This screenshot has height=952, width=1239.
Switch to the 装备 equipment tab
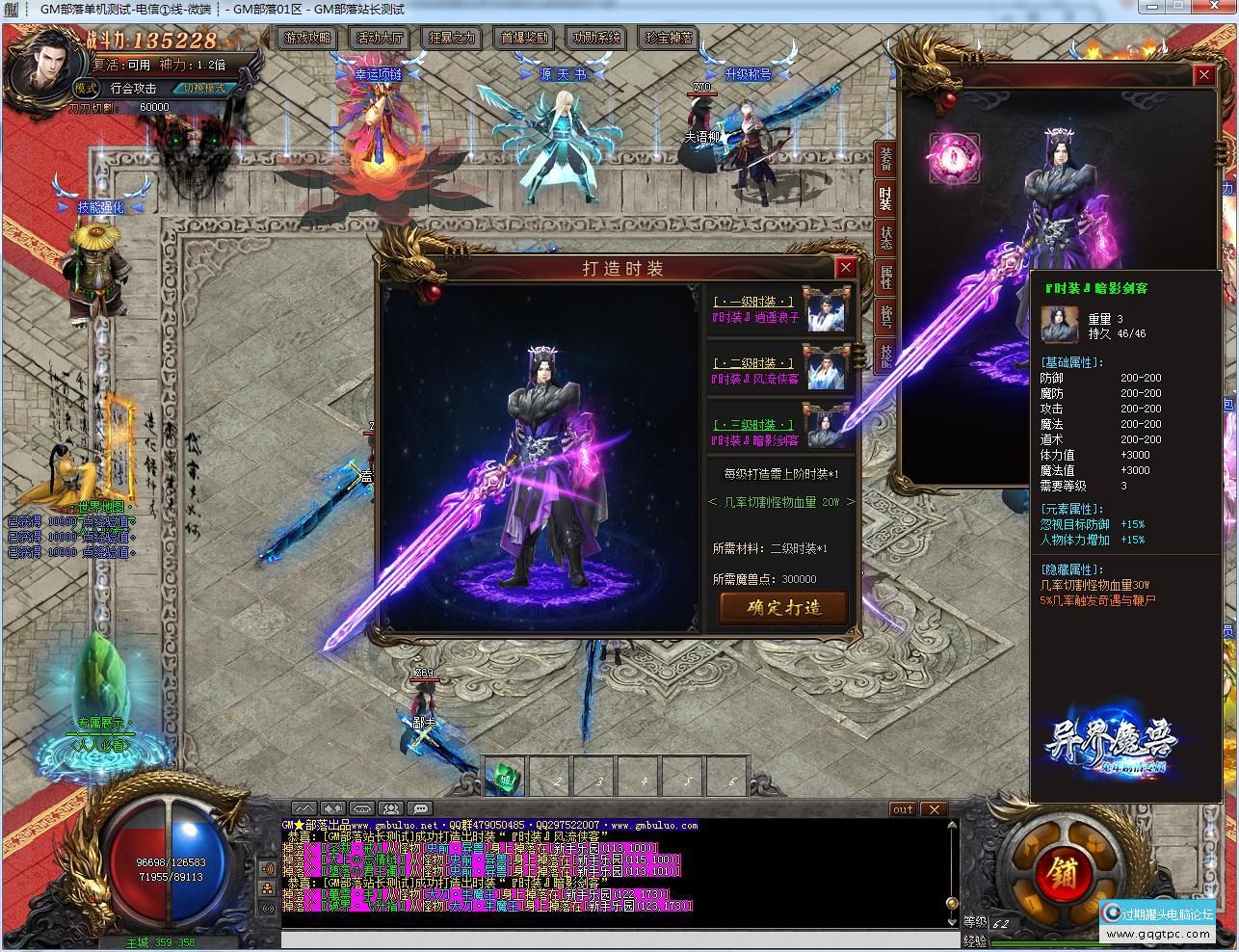[x=885, y=159]
